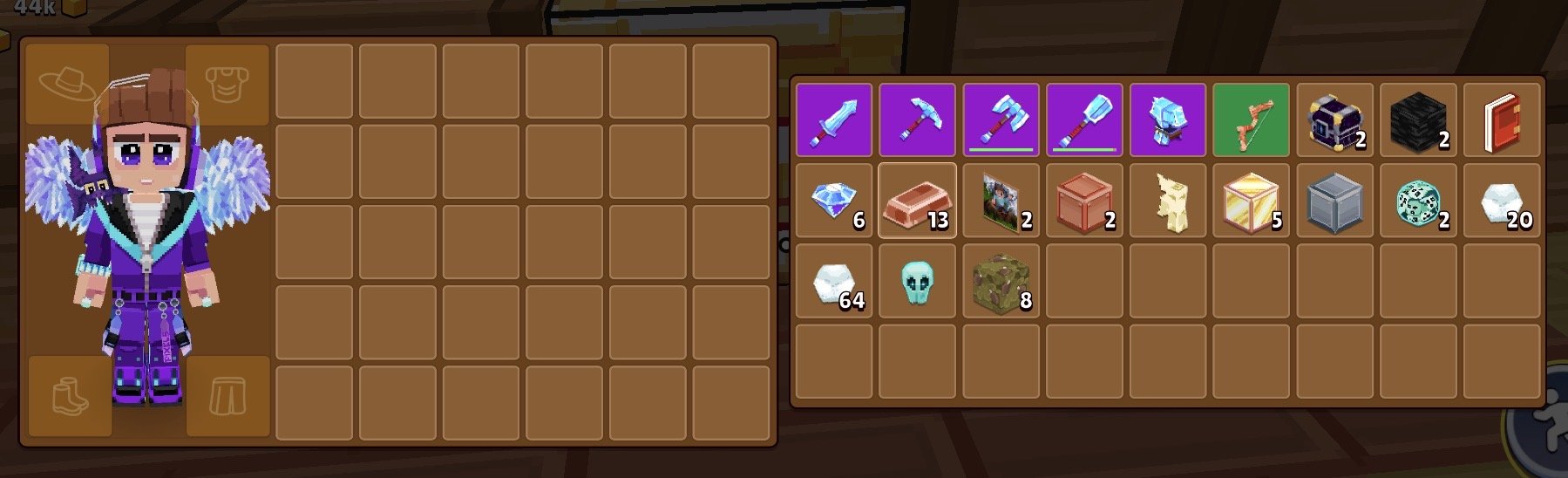Equip the bow in the green slot
The image size is (1568, 478).
(x=1252, y=120)
